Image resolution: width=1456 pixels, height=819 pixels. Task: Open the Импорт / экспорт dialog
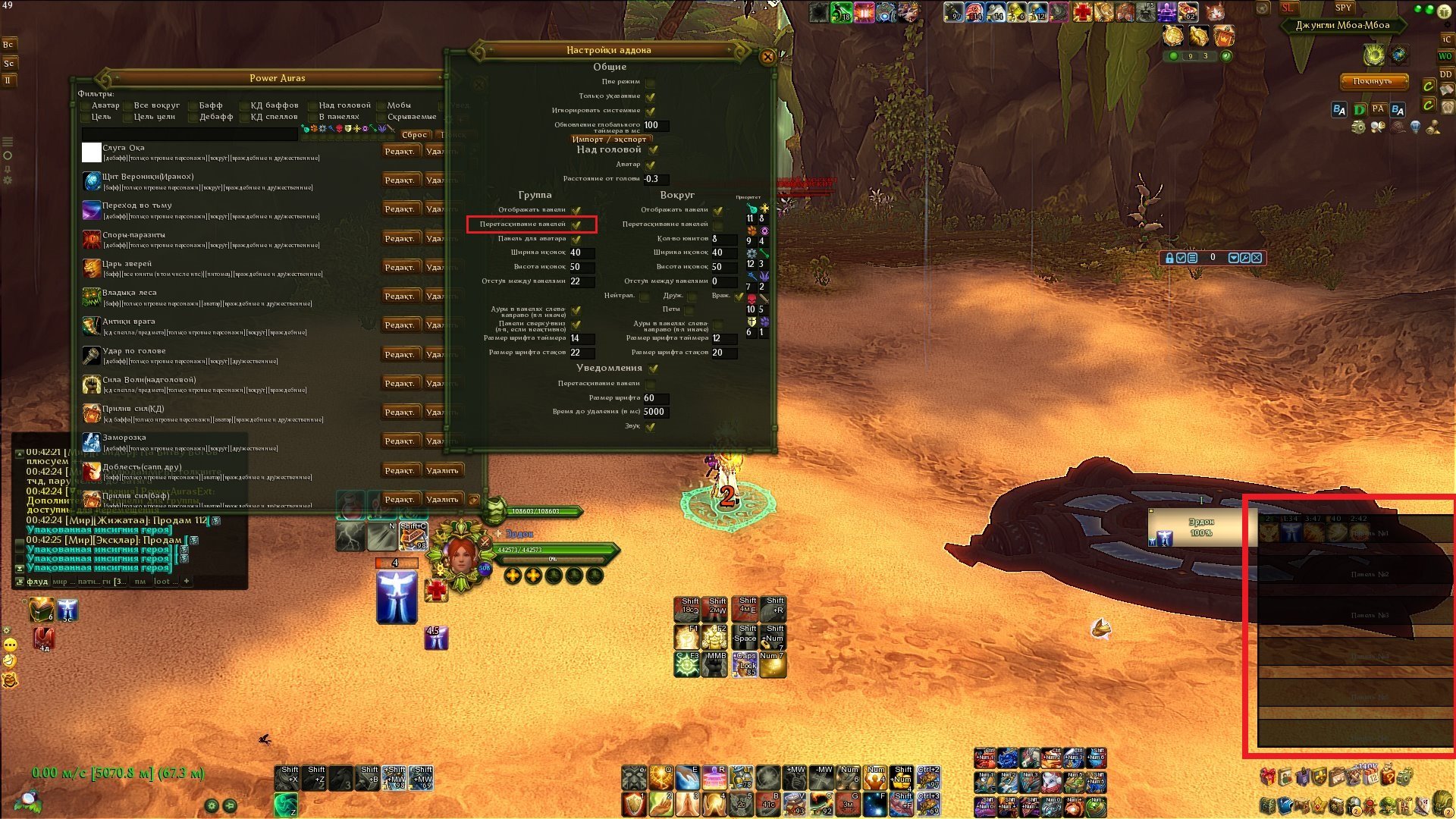(609, 139)
